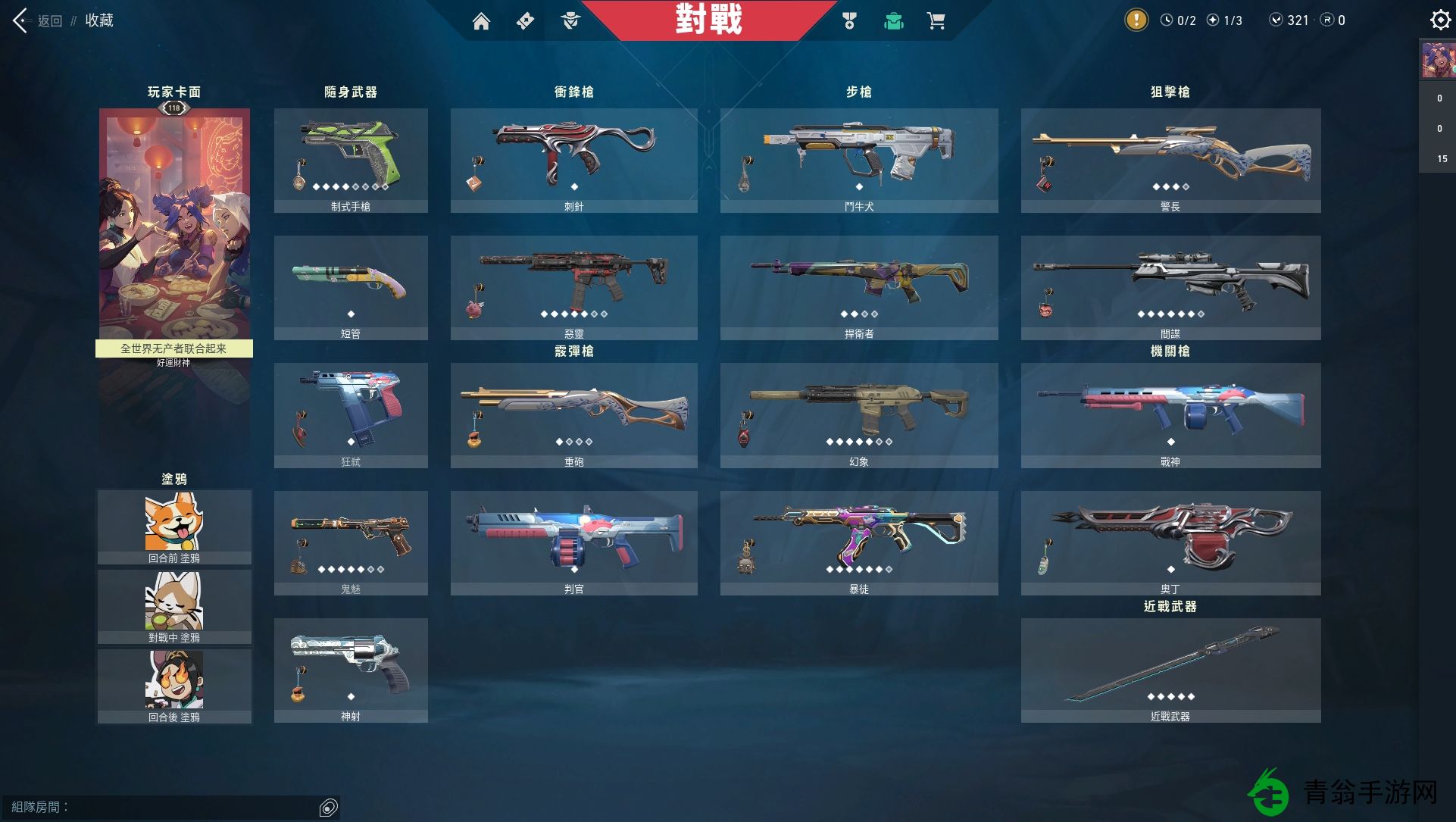1456x822 pixels.
Task: Select the green Collection backpack icon
Action: [894, 21]
